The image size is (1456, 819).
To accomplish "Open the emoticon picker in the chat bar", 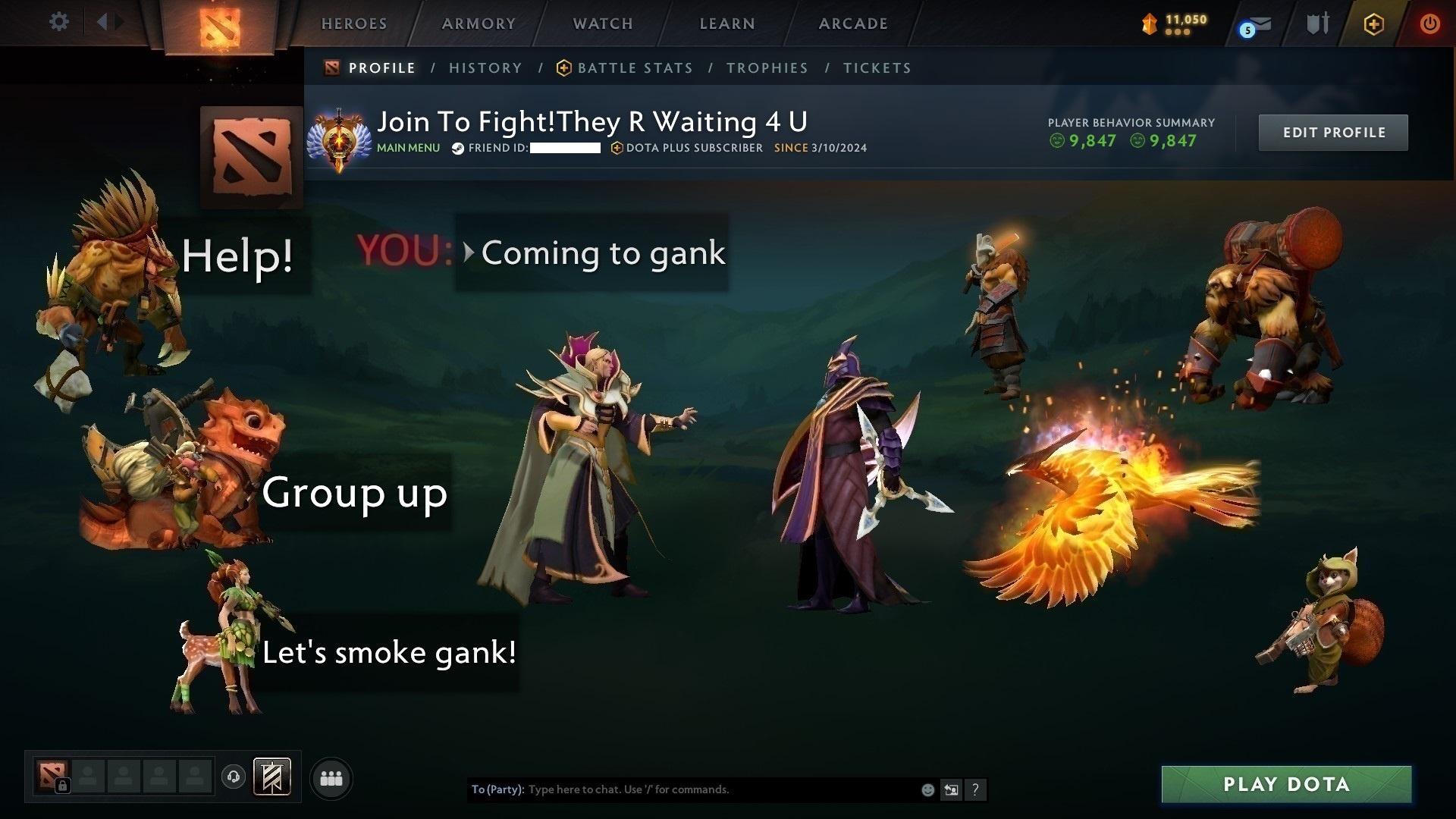I will [x=927, y=789].
